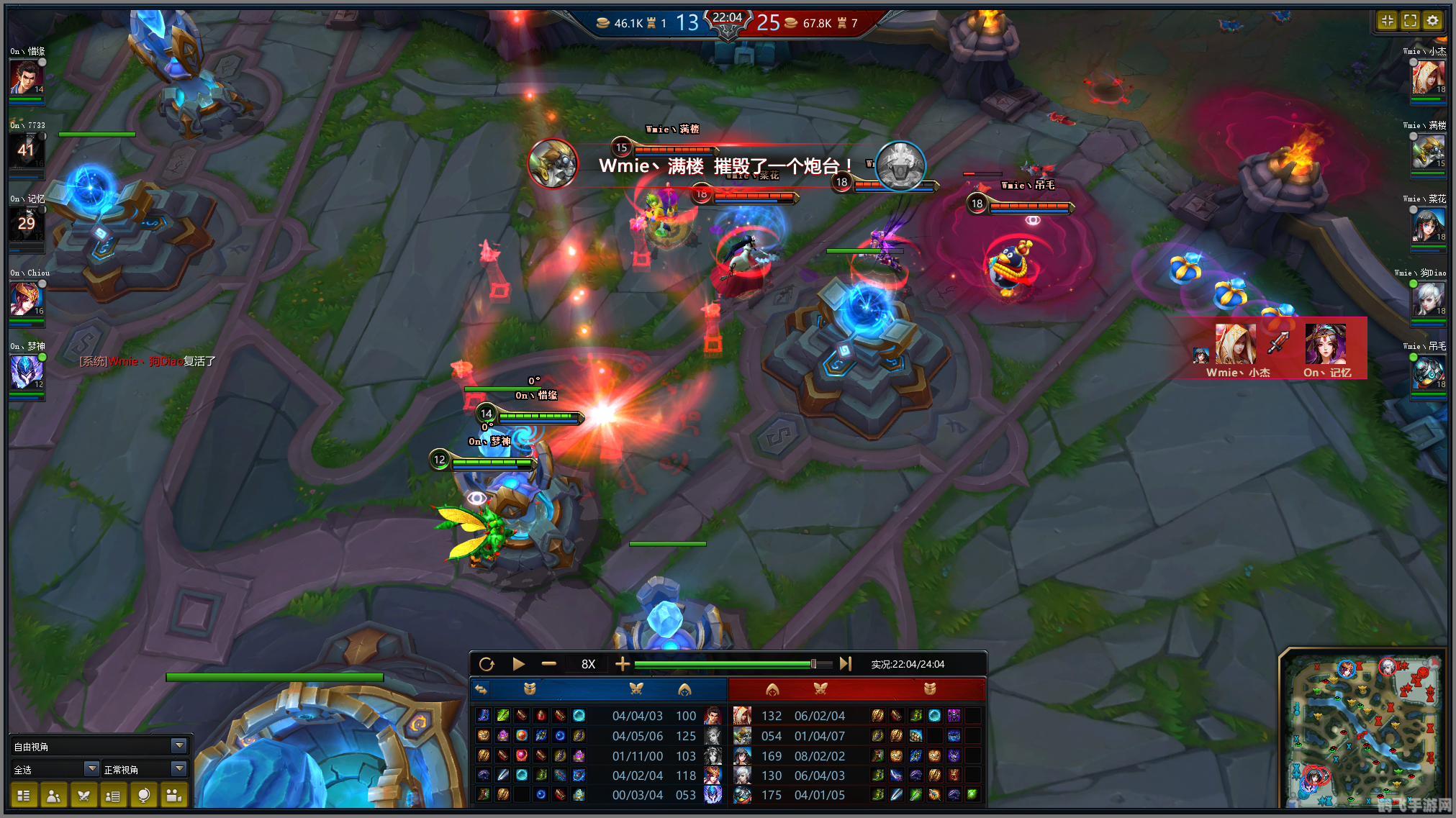
Task: Restart the replay with the circular arrow
Action: tap(487, 664)
